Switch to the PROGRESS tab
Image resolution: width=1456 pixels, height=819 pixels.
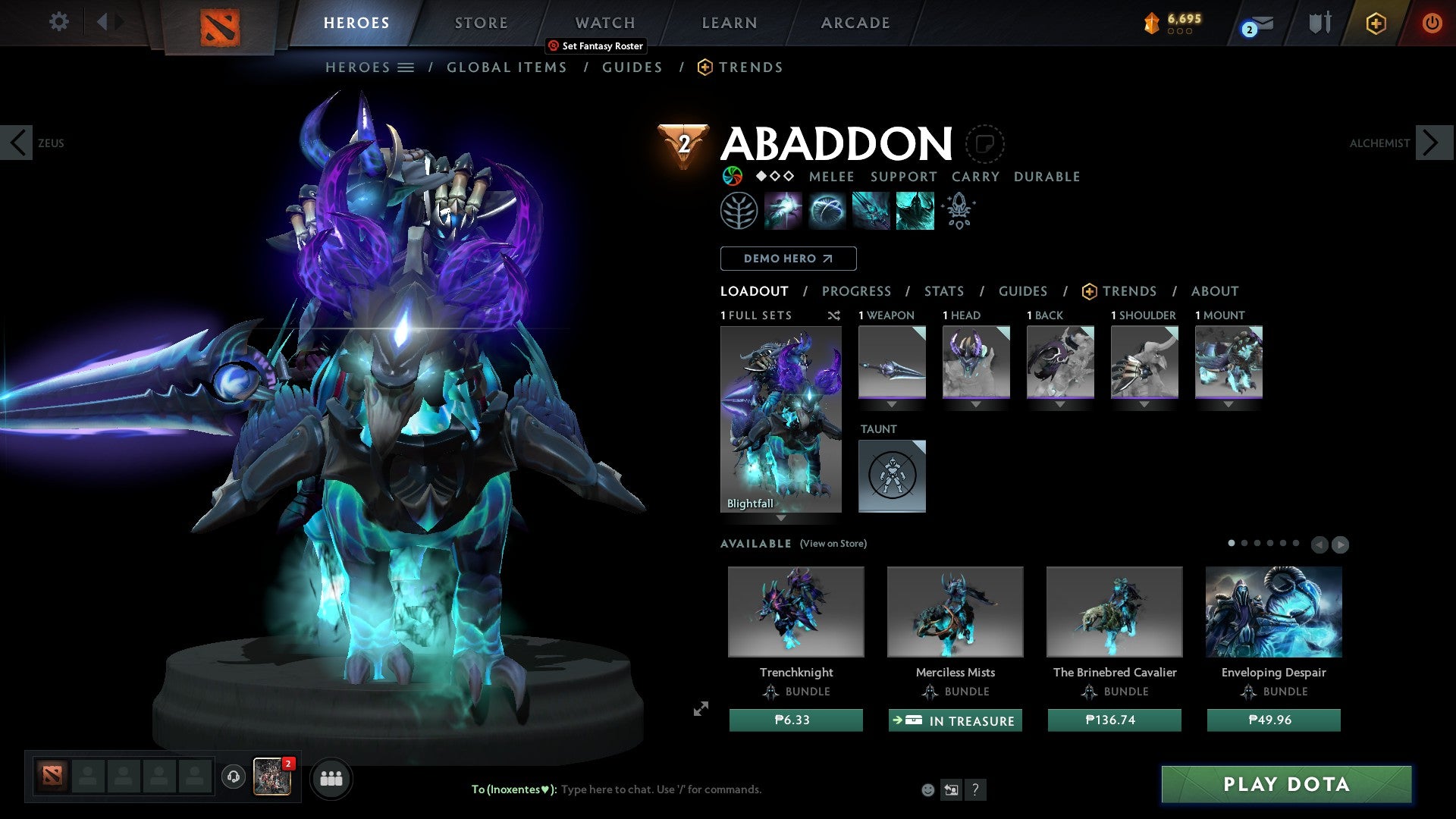pyautogui.click(x=857, y=290)
